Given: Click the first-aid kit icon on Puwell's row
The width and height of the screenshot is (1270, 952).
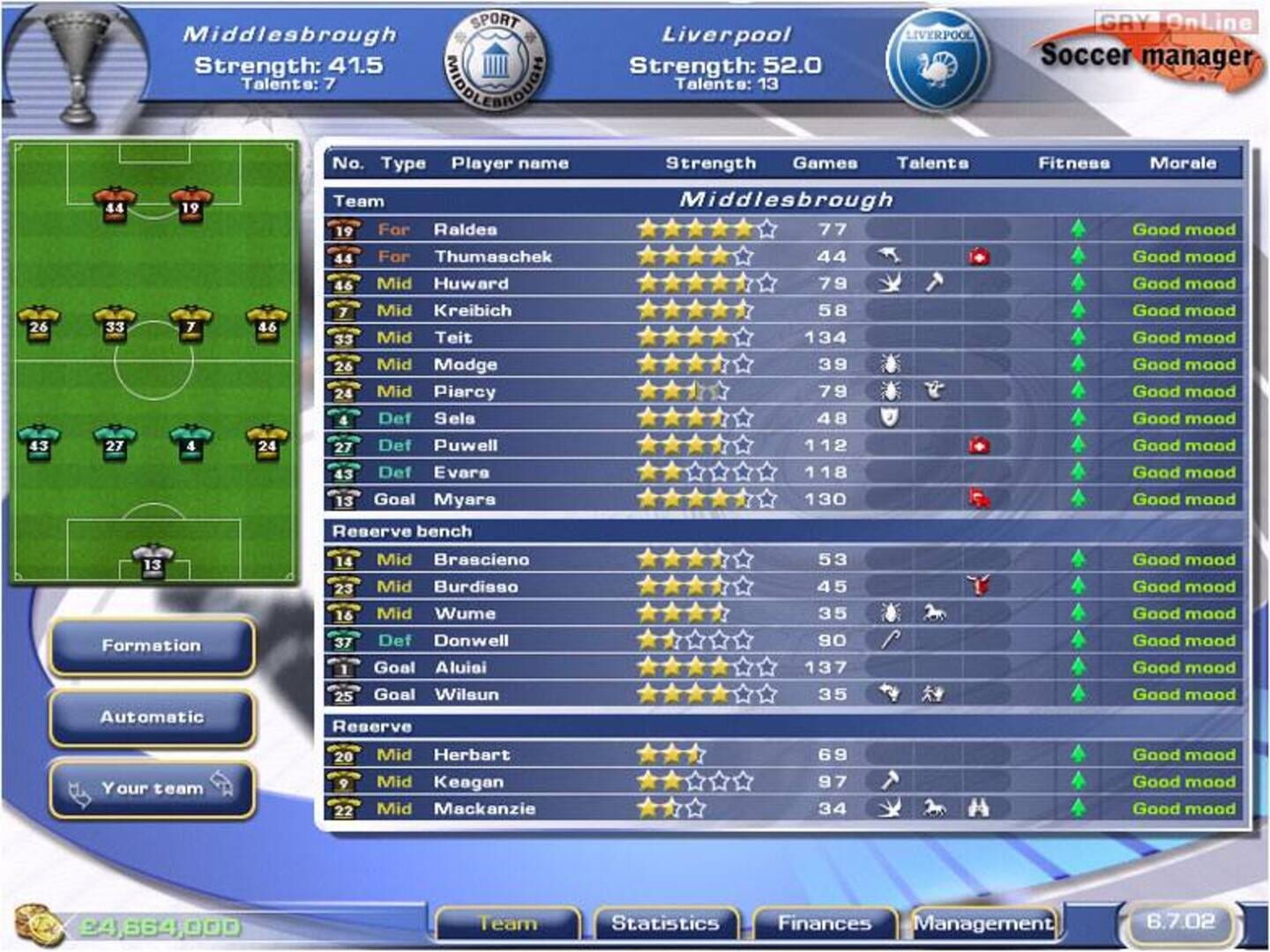Looking at the screenshot, I should coord(979,445).
